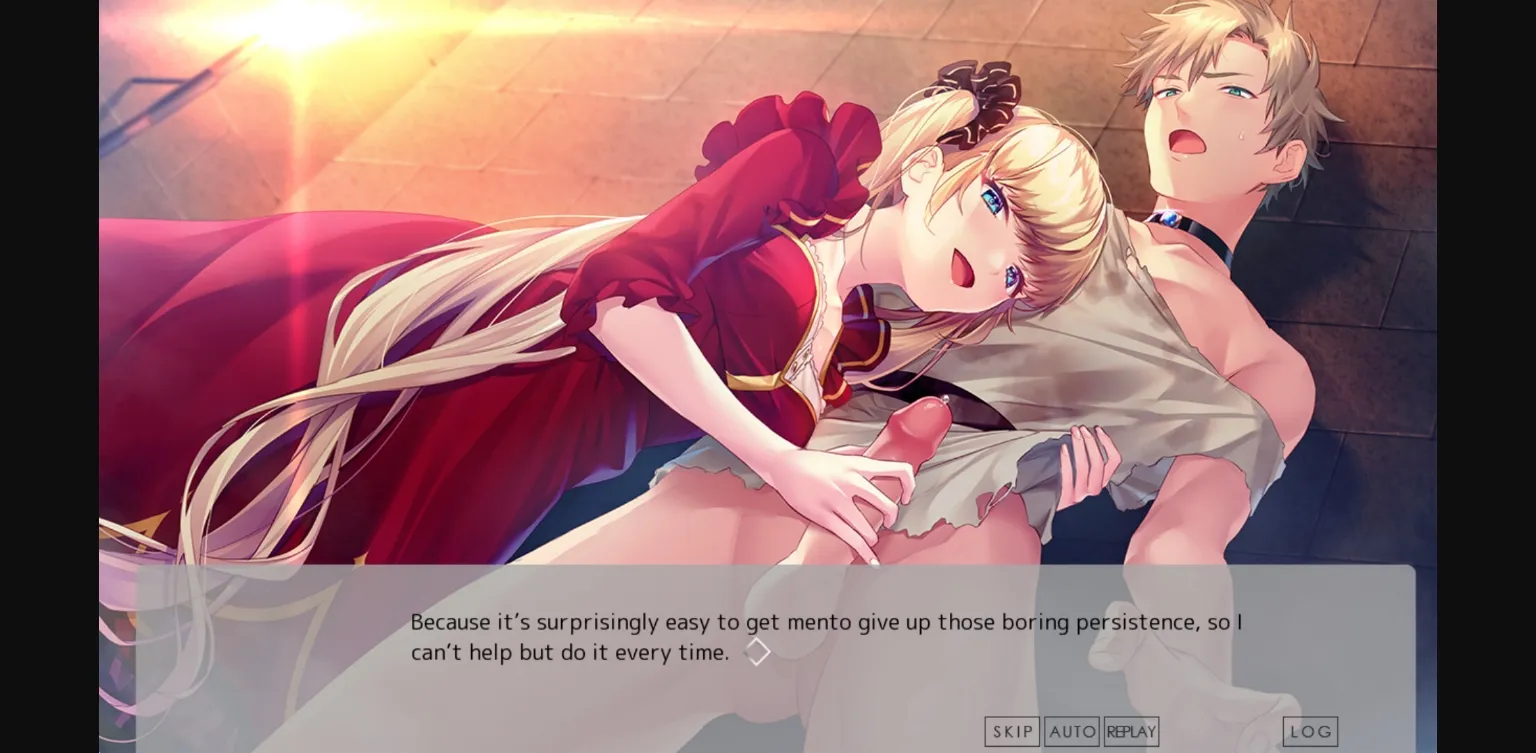Click the diamond indicator to advance text
This screenshot has height=753, width=1536.
(757, 651)
